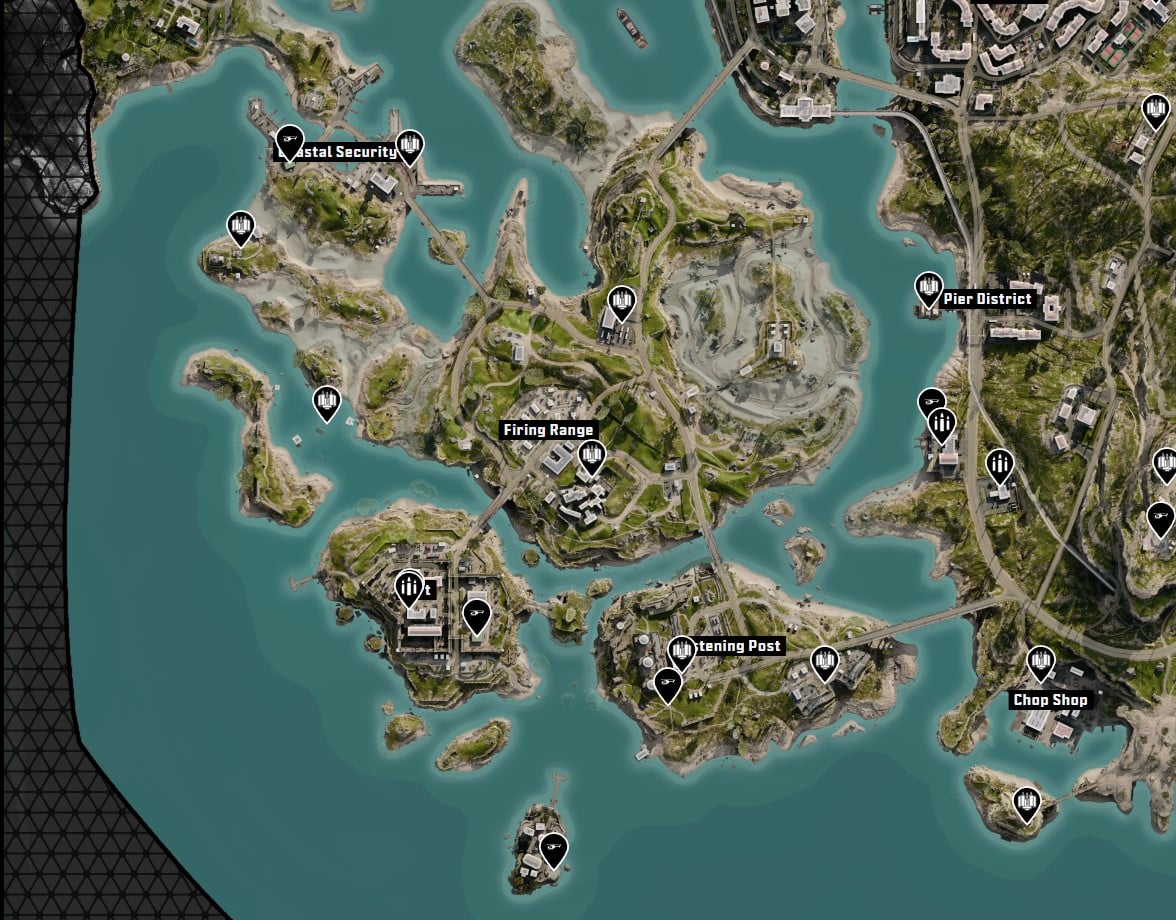Select the supply marker above Chop Shop
The image size is (1176, 920).
(1041, 661)
